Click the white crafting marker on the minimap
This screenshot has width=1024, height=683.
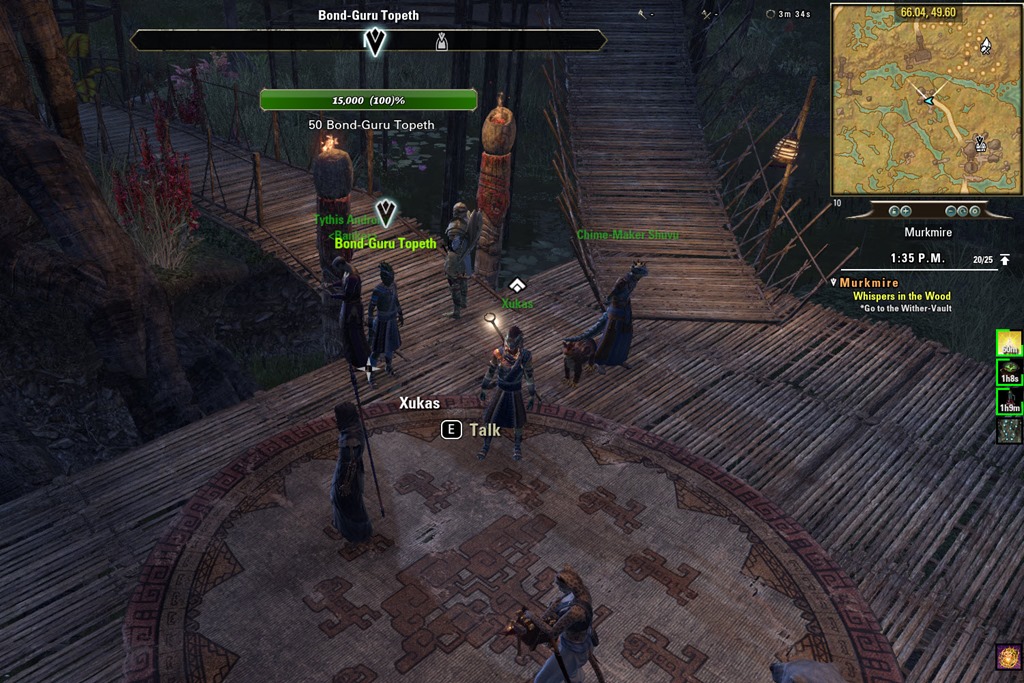[x=985, y=45]
